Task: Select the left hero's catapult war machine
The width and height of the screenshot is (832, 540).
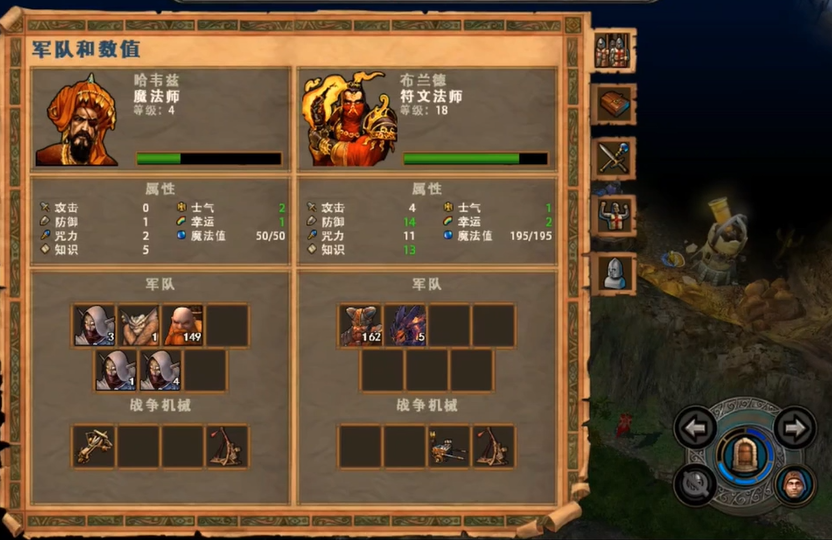Action: 227,446
